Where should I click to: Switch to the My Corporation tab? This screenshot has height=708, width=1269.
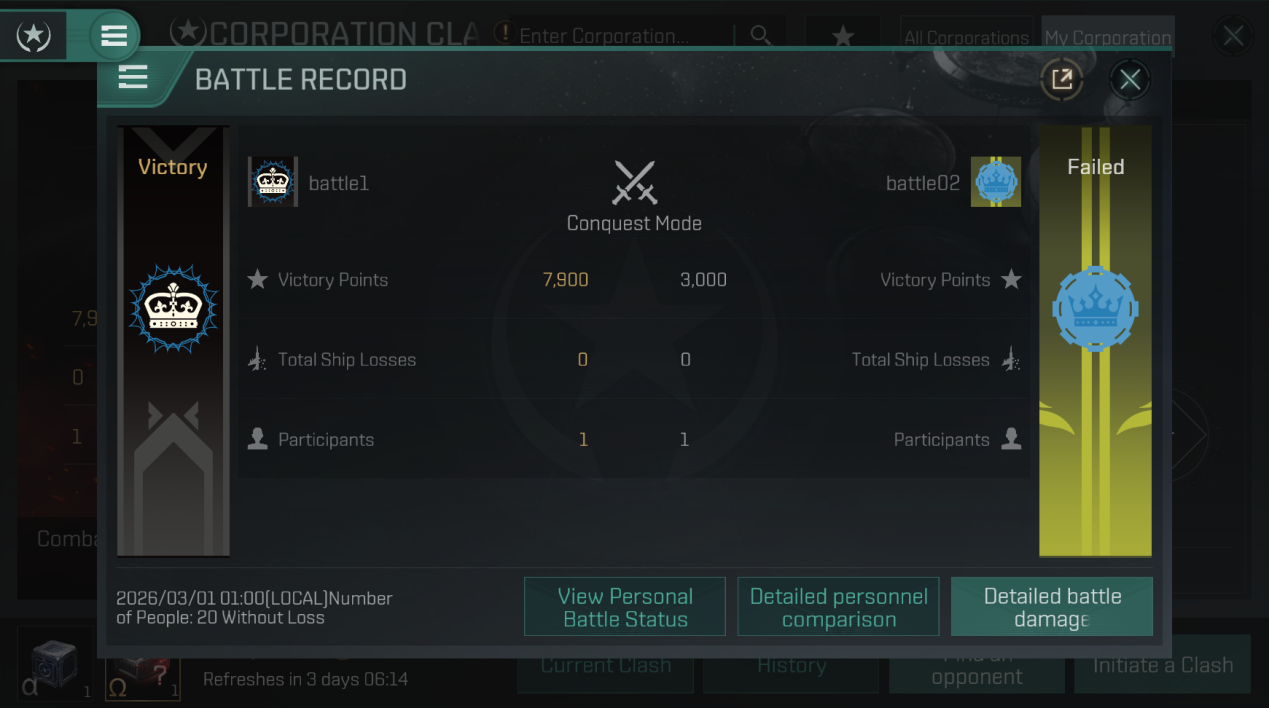[1107, 37]
